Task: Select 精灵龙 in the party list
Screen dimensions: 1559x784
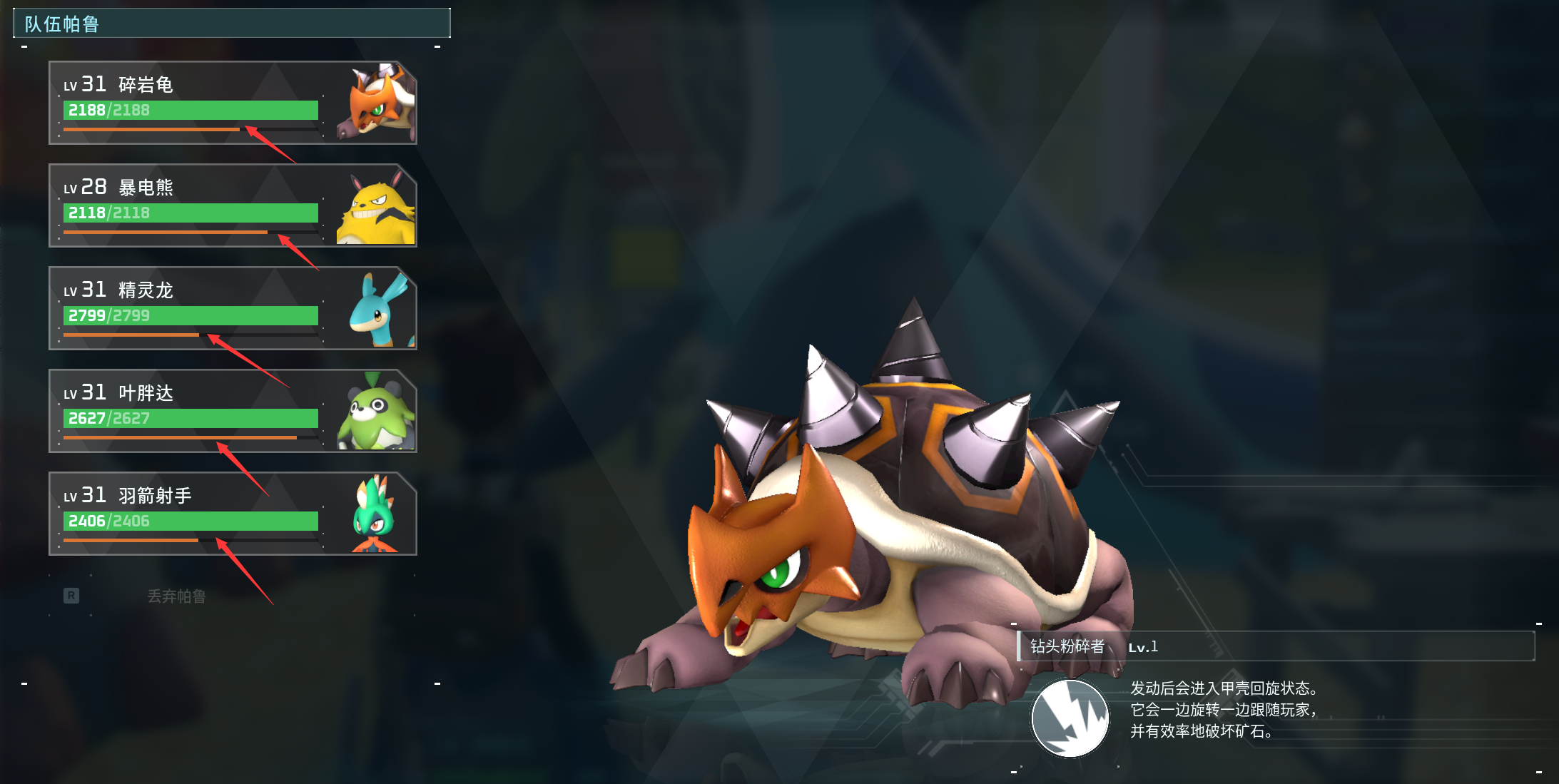Action: [233, 308]
